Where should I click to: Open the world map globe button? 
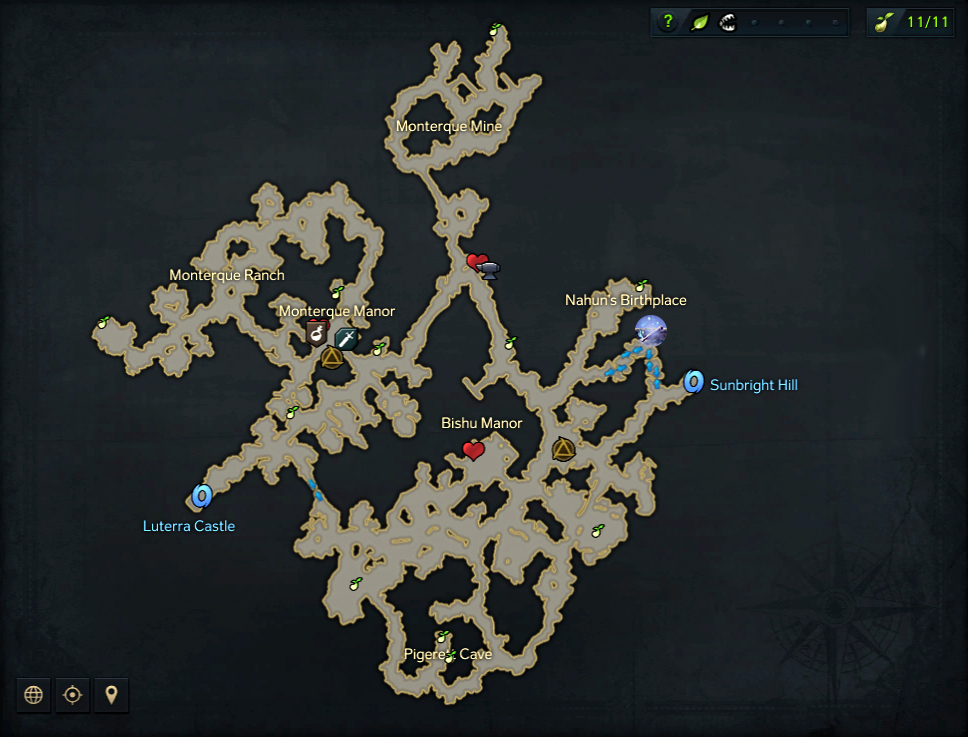[x=34, y=695]
